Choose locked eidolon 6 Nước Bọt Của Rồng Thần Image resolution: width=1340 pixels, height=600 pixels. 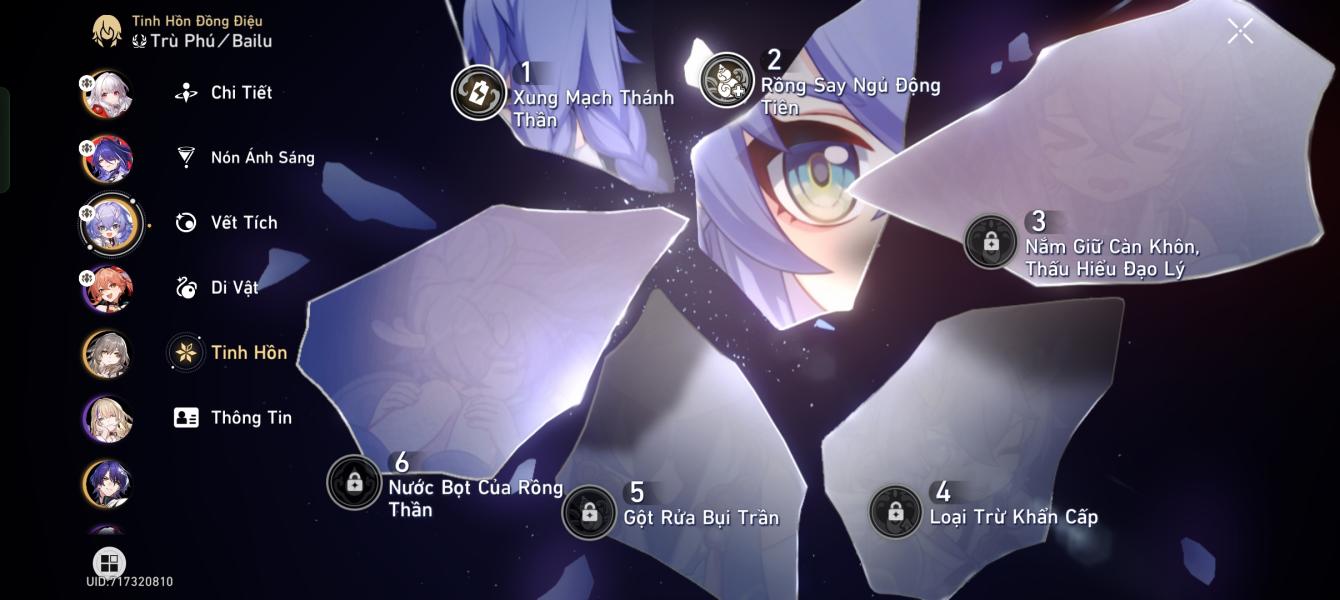click(x=354, y=482)
